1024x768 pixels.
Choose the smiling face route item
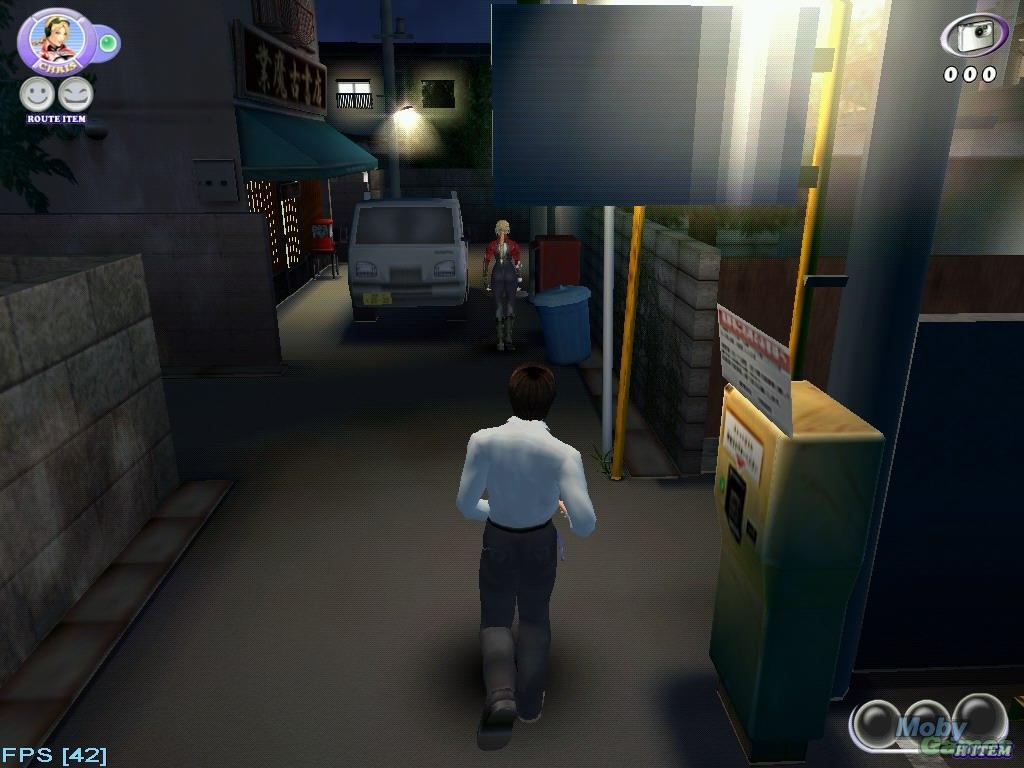point(37,95)
